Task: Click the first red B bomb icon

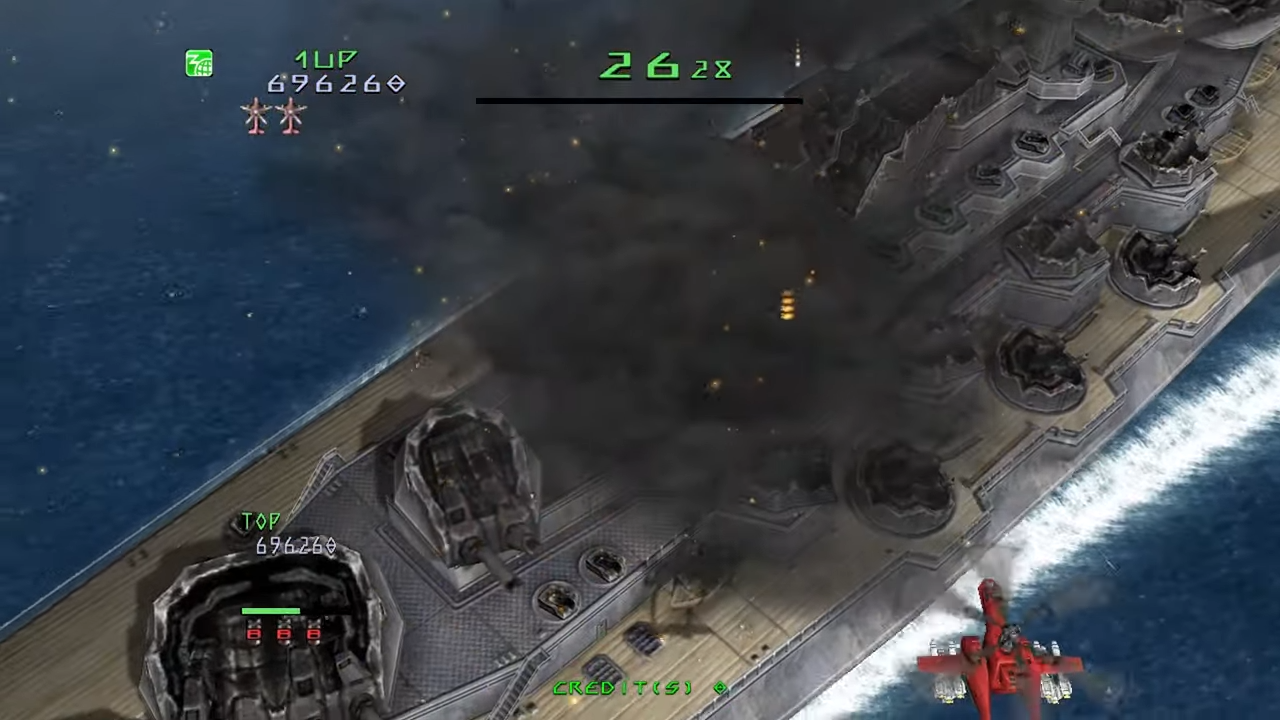Action: pyautogui.click(x=253, y=634)
